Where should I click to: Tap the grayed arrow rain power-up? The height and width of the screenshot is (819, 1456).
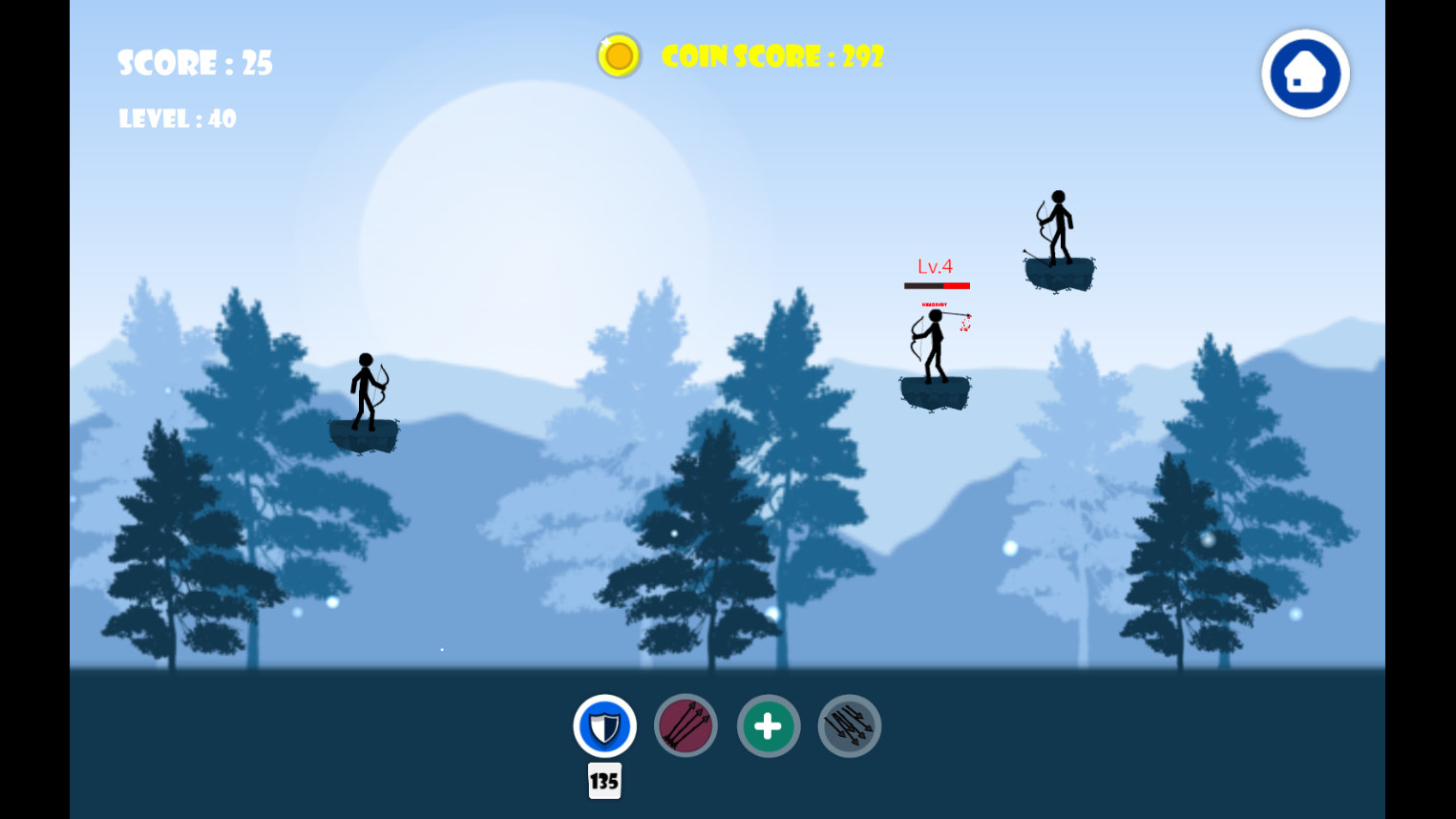coord(849,725)
